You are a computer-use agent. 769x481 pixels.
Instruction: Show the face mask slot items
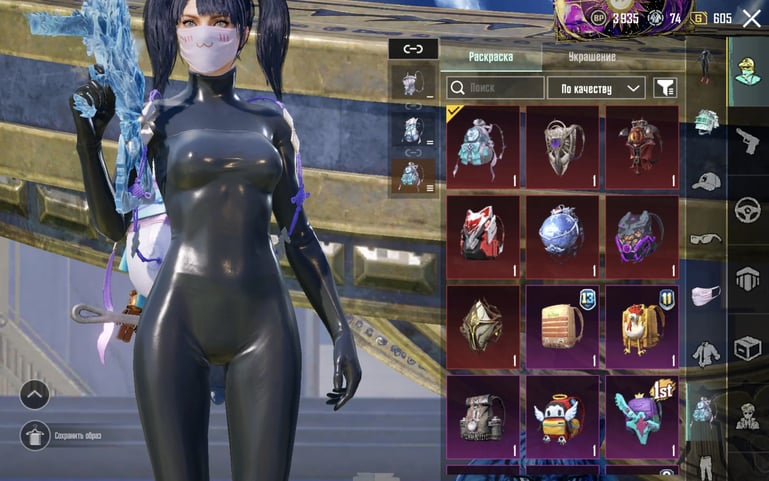[707, 295]
